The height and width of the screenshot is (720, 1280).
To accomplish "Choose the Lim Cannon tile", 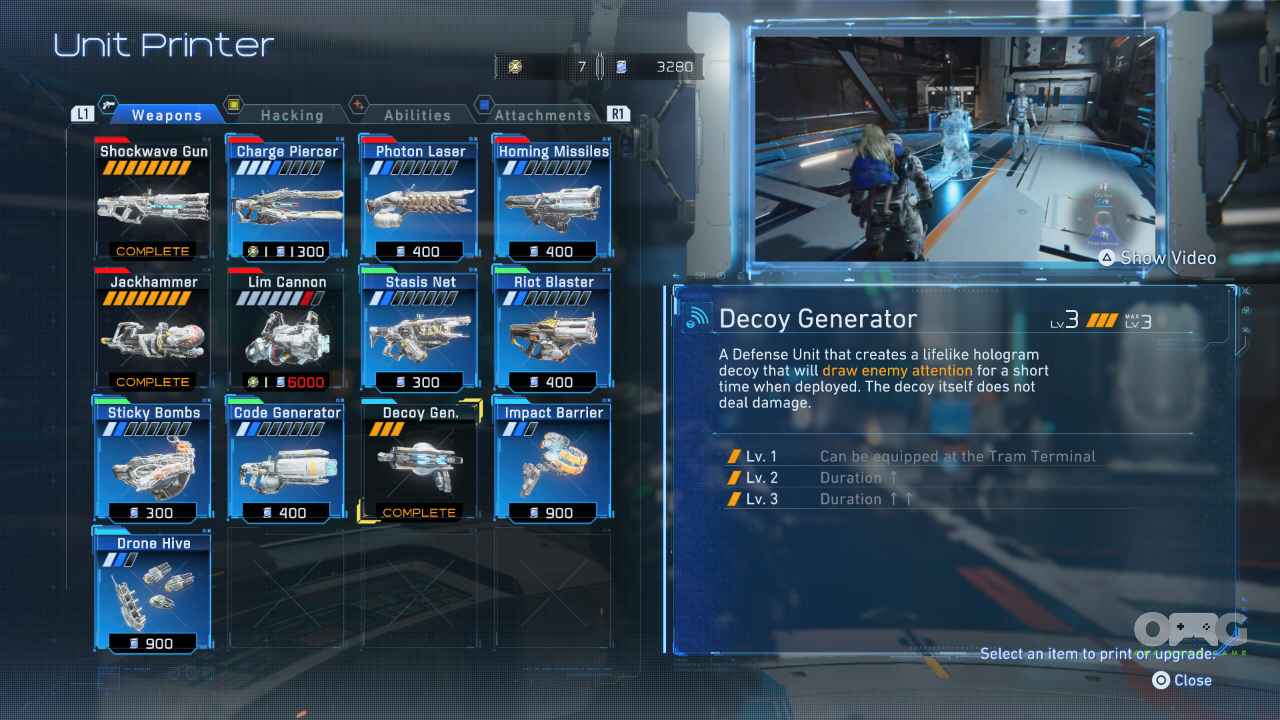I will click(x=286, y=331).
